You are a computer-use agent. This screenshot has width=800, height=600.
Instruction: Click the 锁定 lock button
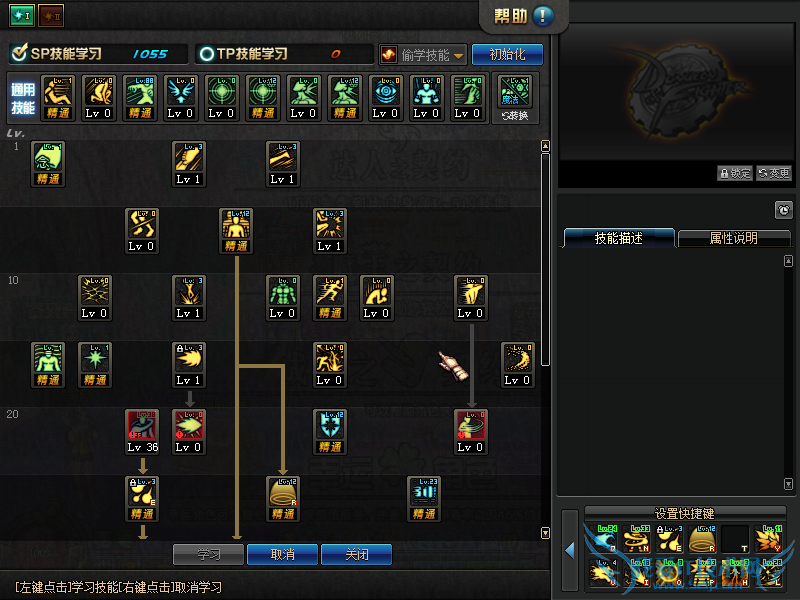(x=735, y=173)
